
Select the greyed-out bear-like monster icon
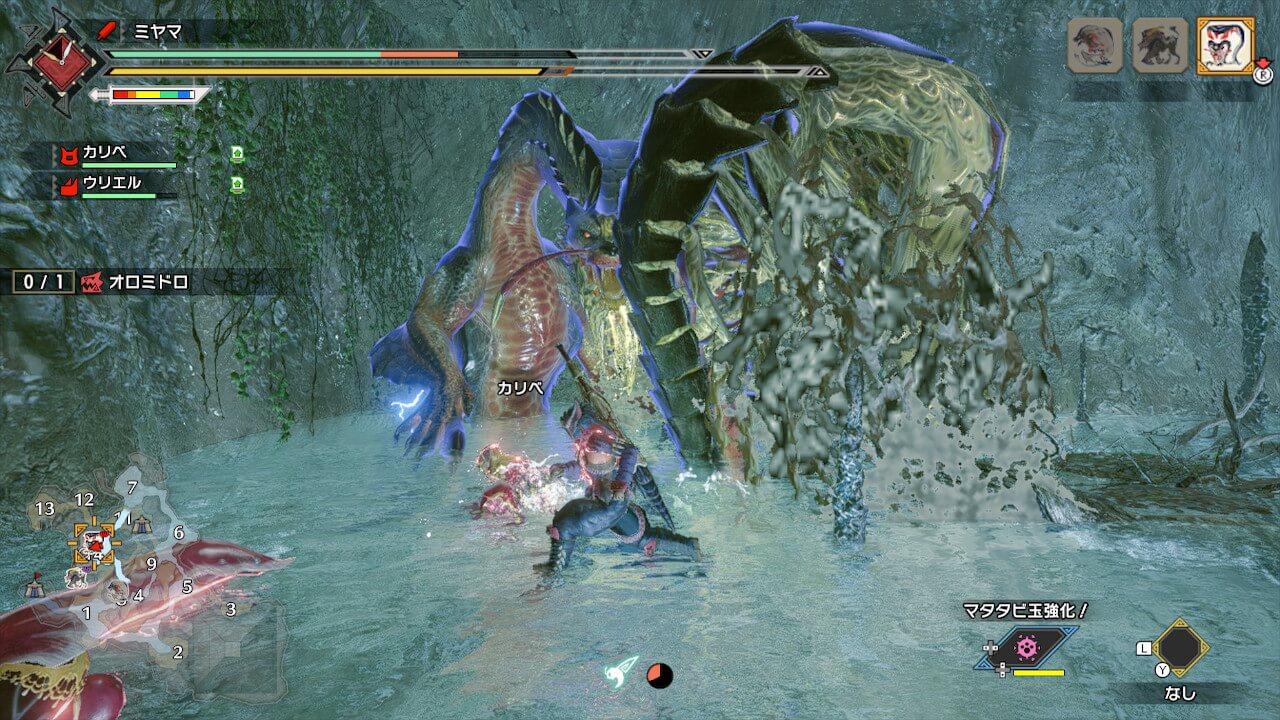coord(1159,45)
